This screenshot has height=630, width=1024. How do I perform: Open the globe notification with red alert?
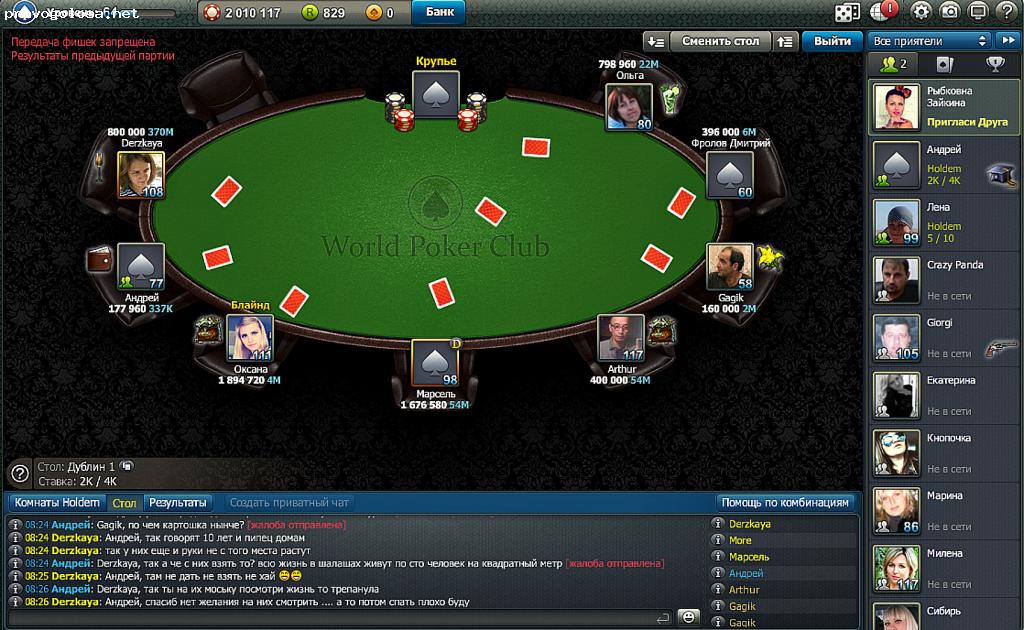884,12
